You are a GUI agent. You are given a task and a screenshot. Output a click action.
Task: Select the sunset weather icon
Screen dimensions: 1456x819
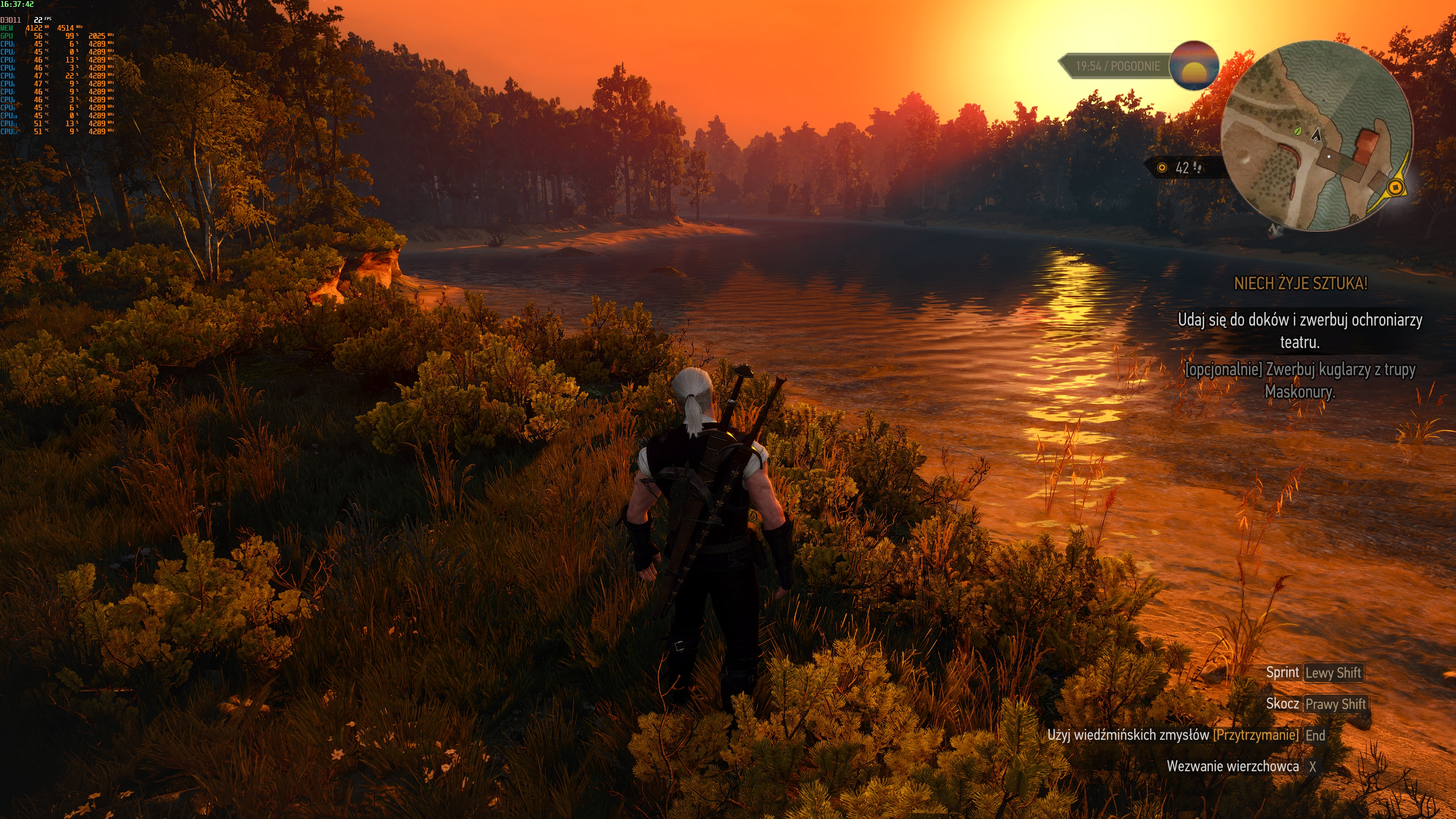[1194, 66]
